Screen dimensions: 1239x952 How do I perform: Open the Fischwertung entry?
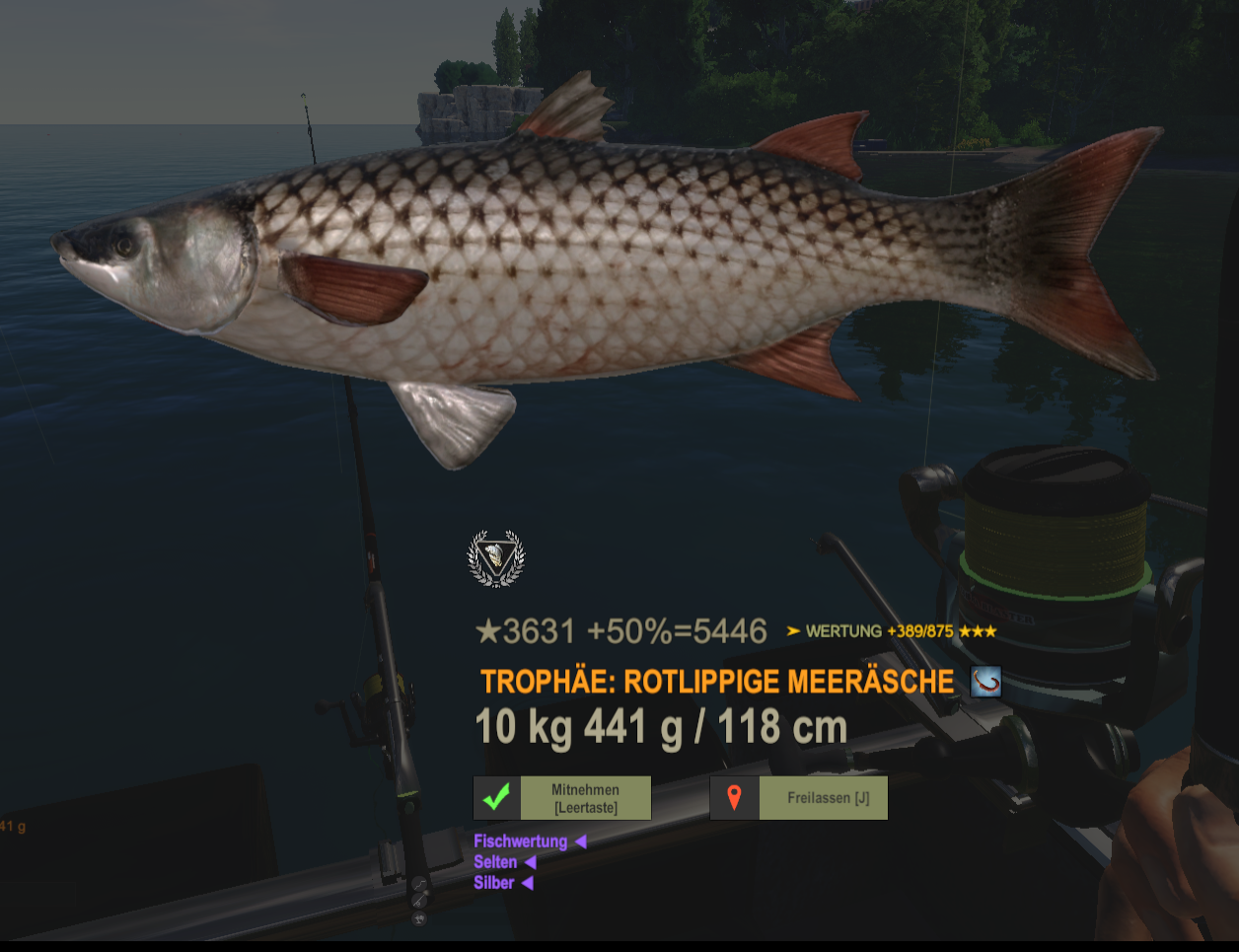click(x=521, y=842)
